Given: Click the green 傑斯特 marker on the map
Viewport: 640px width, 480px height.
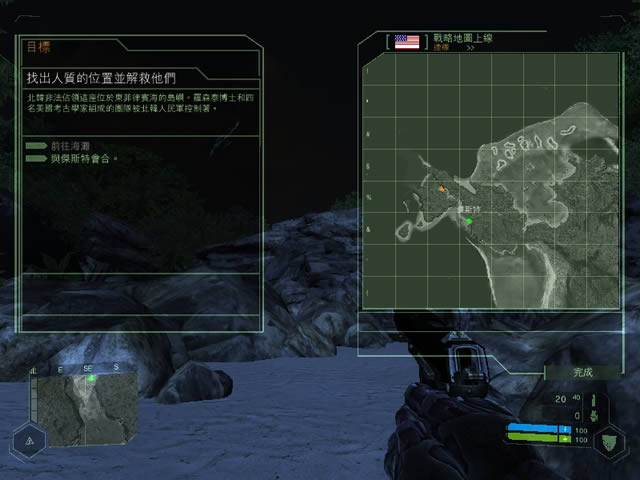Looking at the screenshot, I should (467, 220).
